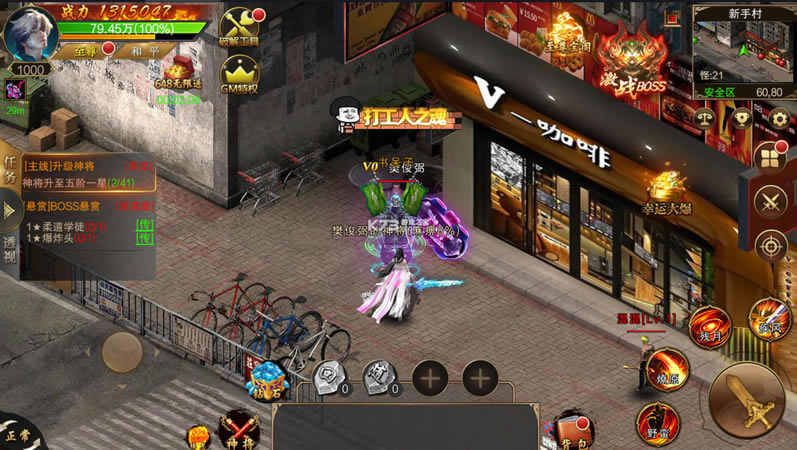Open the trophy ranking icon

741,118
